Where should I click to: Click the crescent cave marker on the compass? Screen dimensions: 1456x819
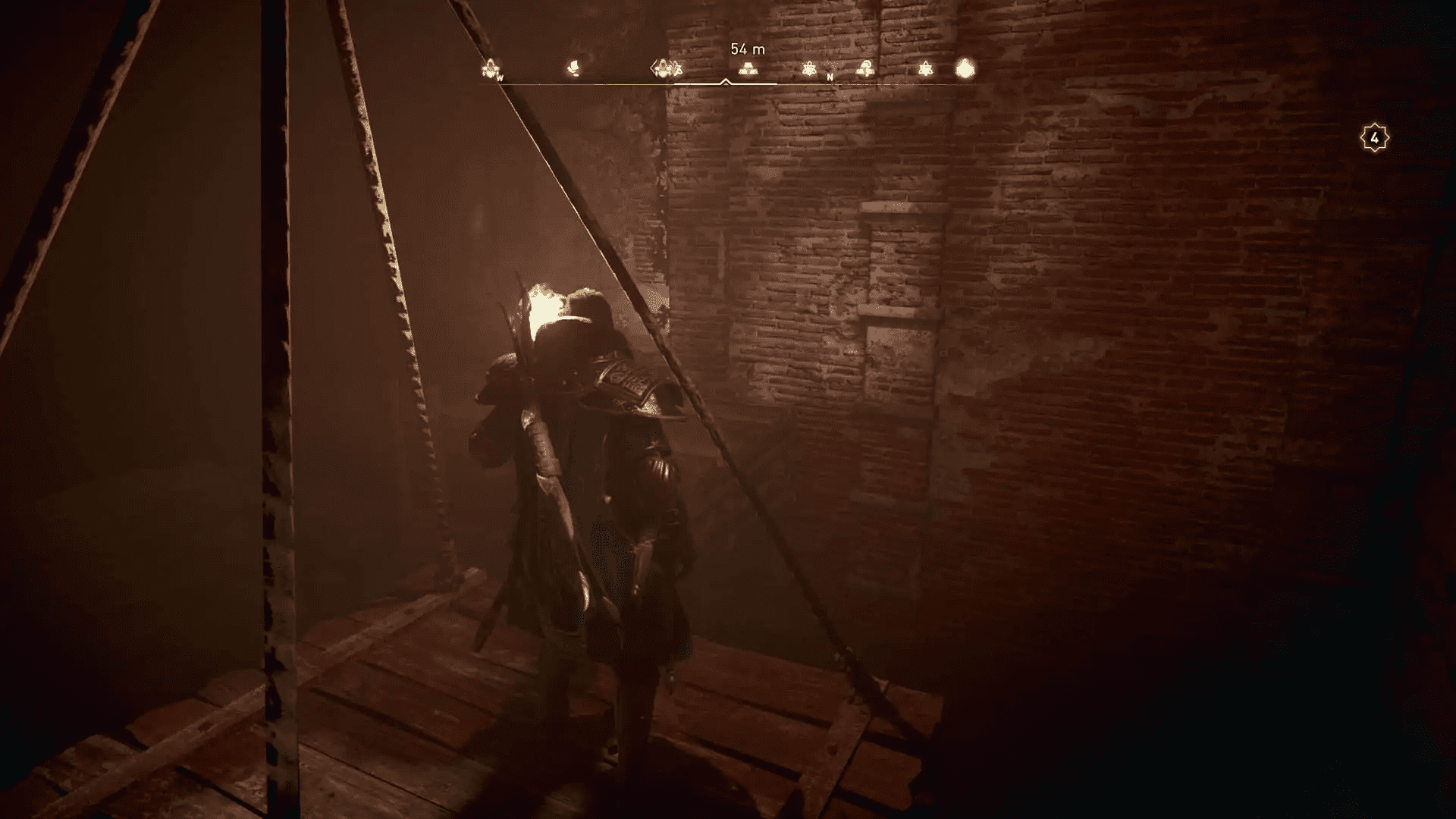tap(575, 67)
